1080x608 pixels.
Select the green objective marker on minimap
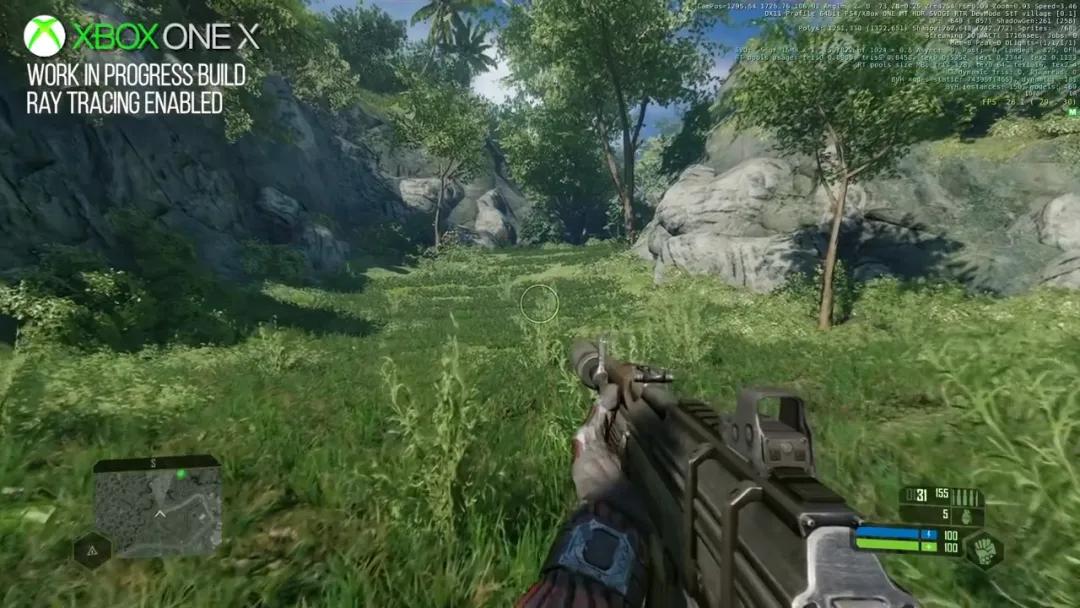tap(181, 474)
